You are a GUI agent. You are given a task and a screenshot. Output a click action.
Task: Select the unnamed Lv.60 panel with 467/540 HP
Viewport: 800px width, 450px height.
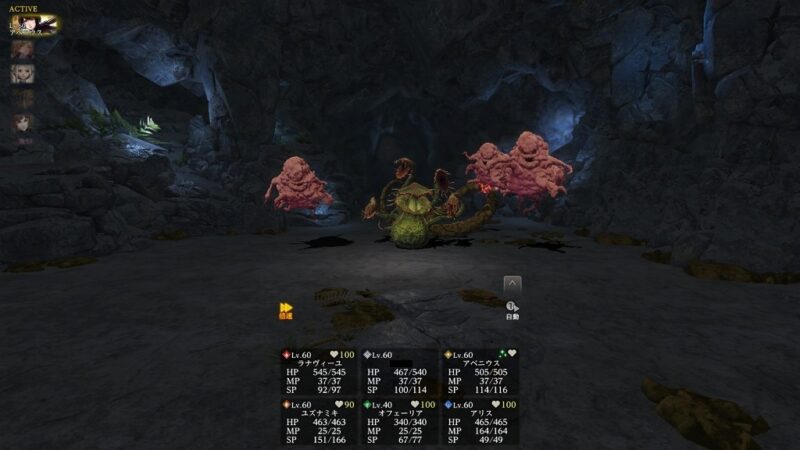coord(400,371)
